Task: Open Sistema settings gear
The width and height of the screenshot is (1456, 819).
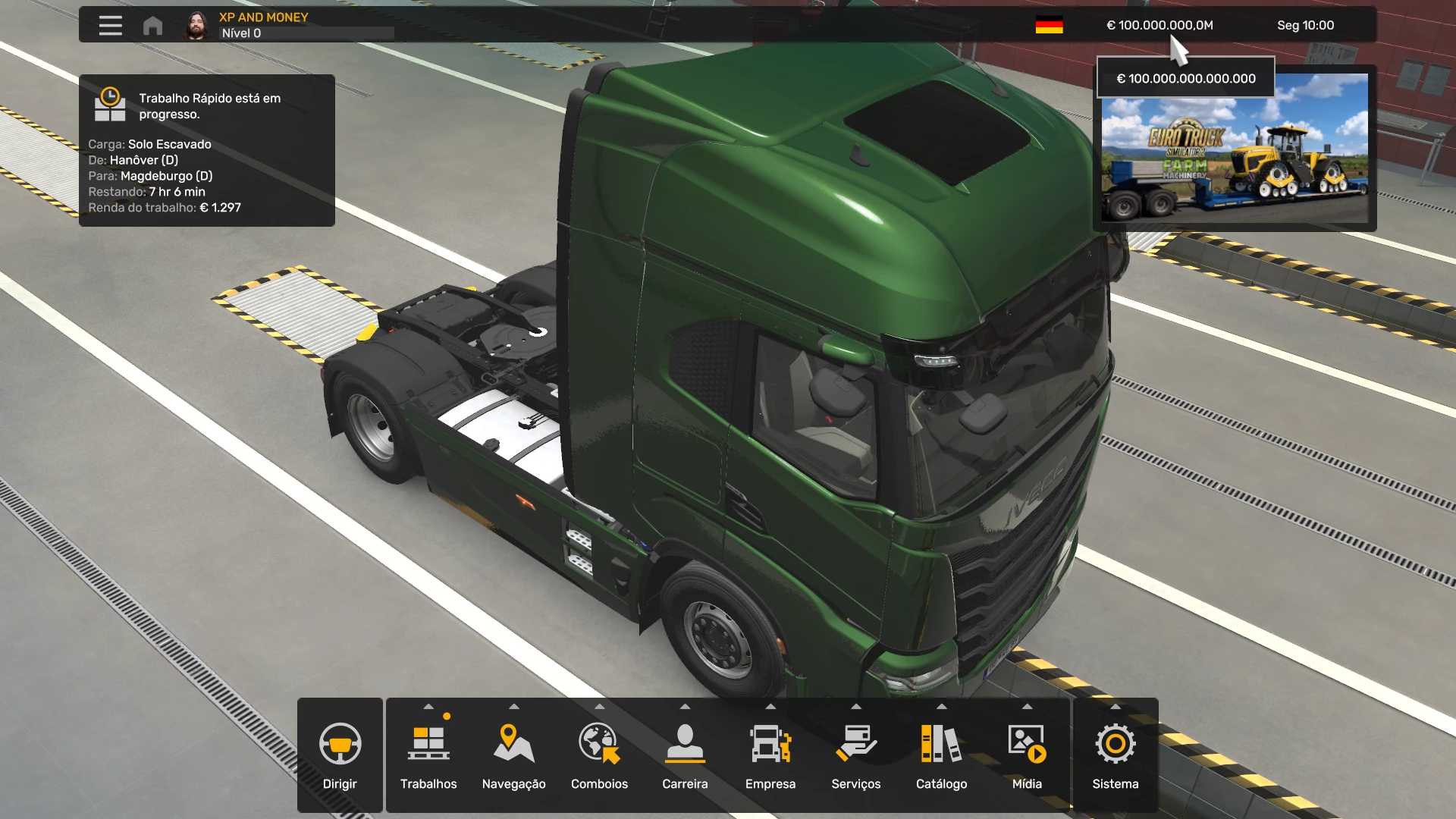Action: point(1115,755)
